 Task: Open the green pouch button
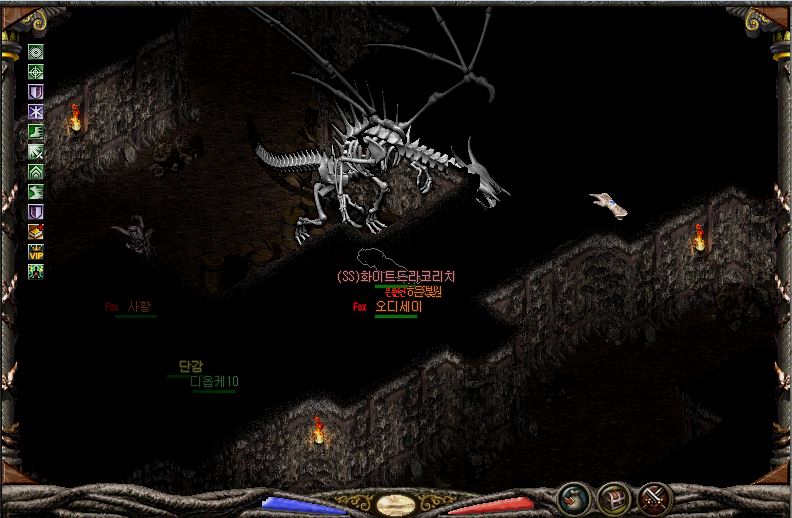pyautogui.click(x=572, y=496)
